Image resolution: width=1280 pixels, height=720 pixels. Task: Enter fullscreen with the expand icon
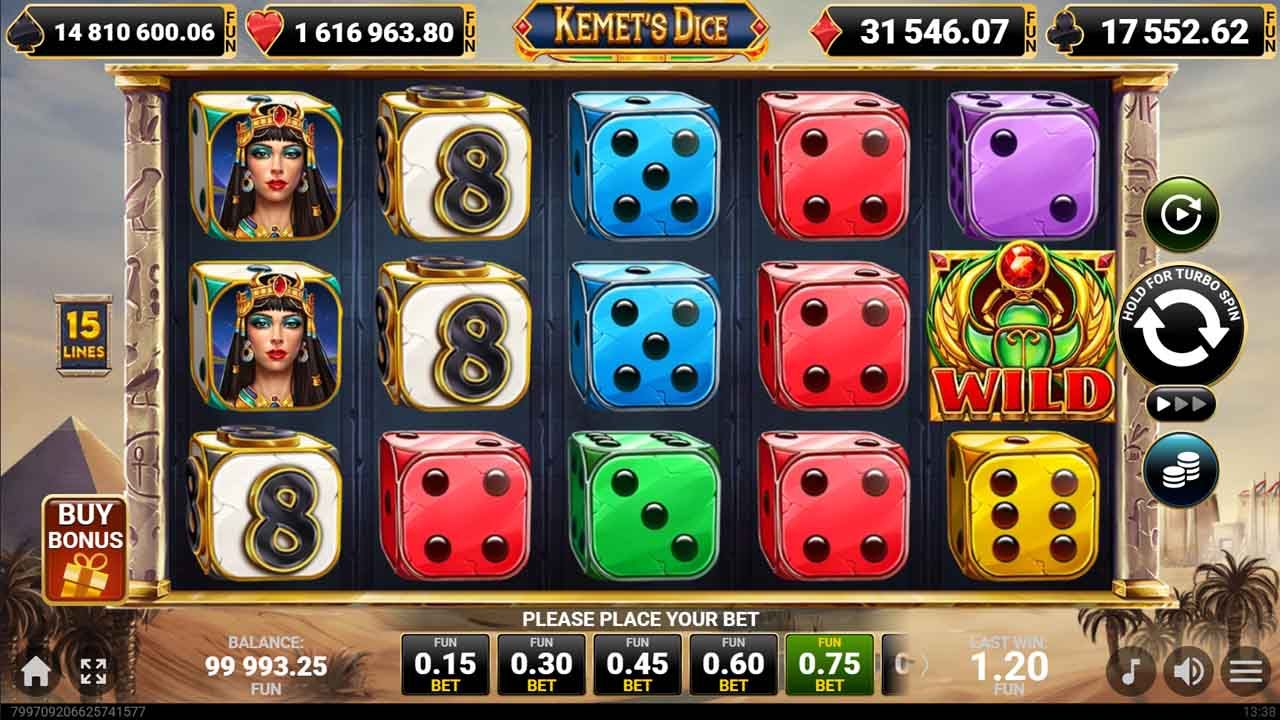(93, 670)
